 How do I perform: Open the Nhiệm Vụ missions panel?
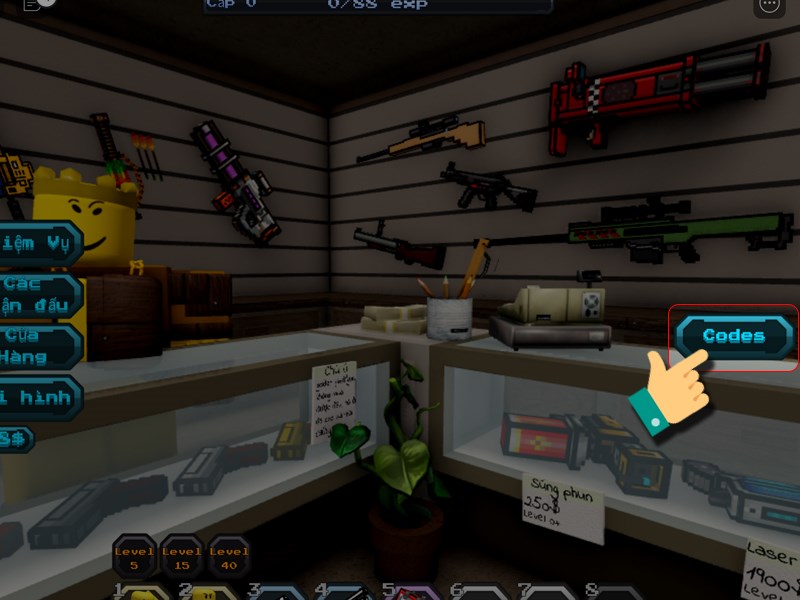click(x=38, y=244)
